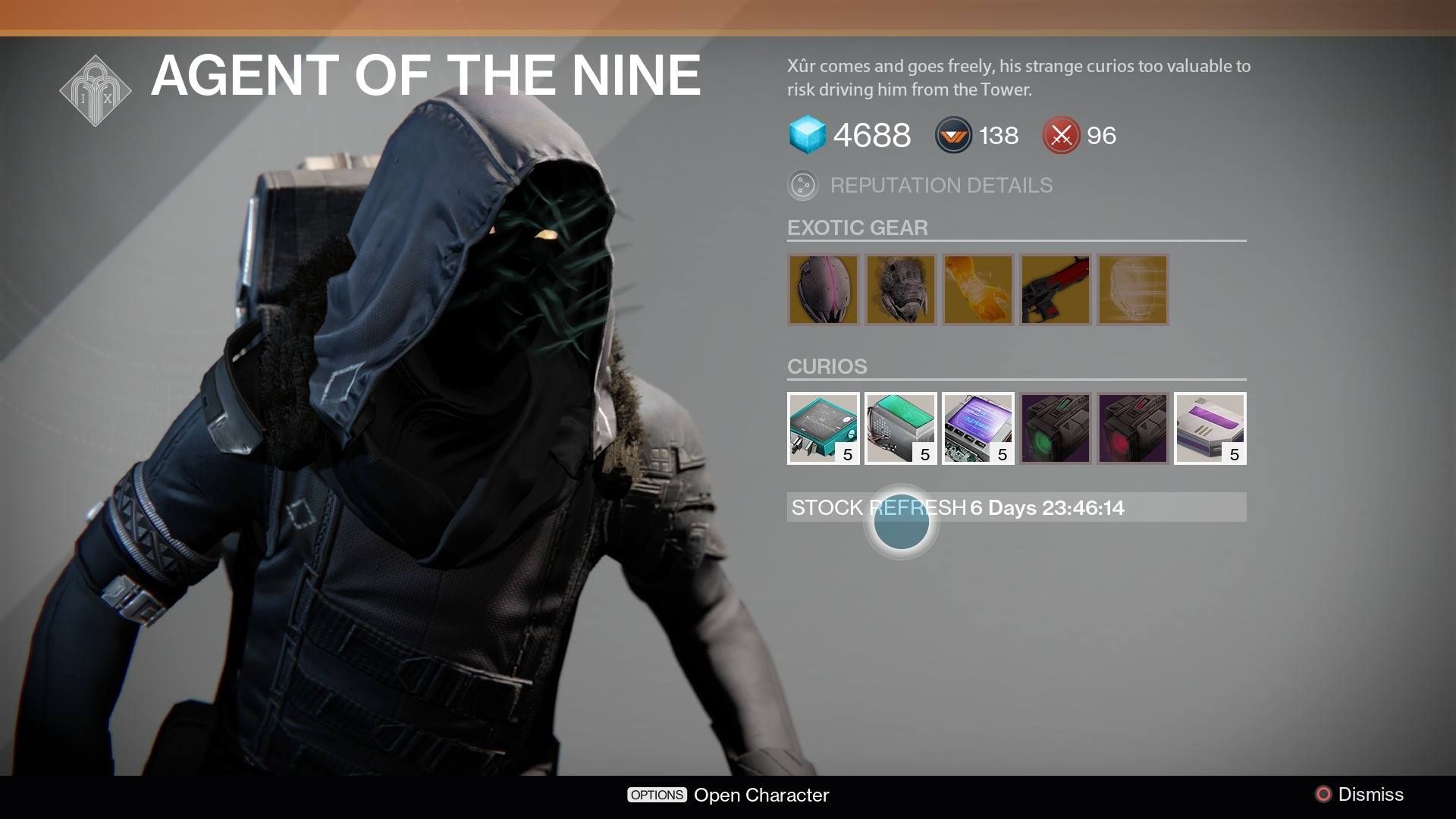Select the green-glowing engram curio
This screenshot has height=819, width=1456.
coord(1056,428)
